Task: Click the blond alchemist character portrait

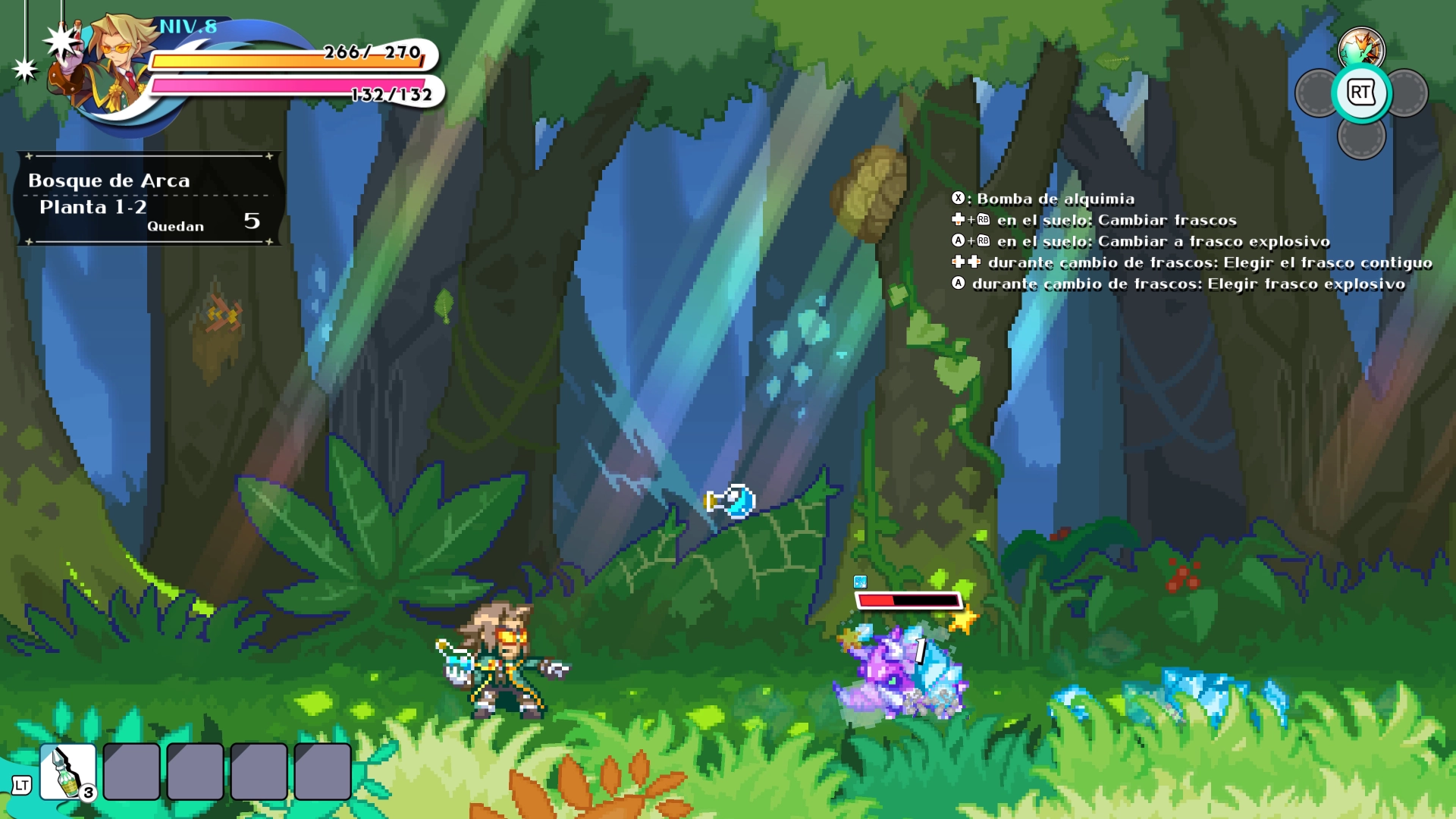Action: (x=115, y=67)
